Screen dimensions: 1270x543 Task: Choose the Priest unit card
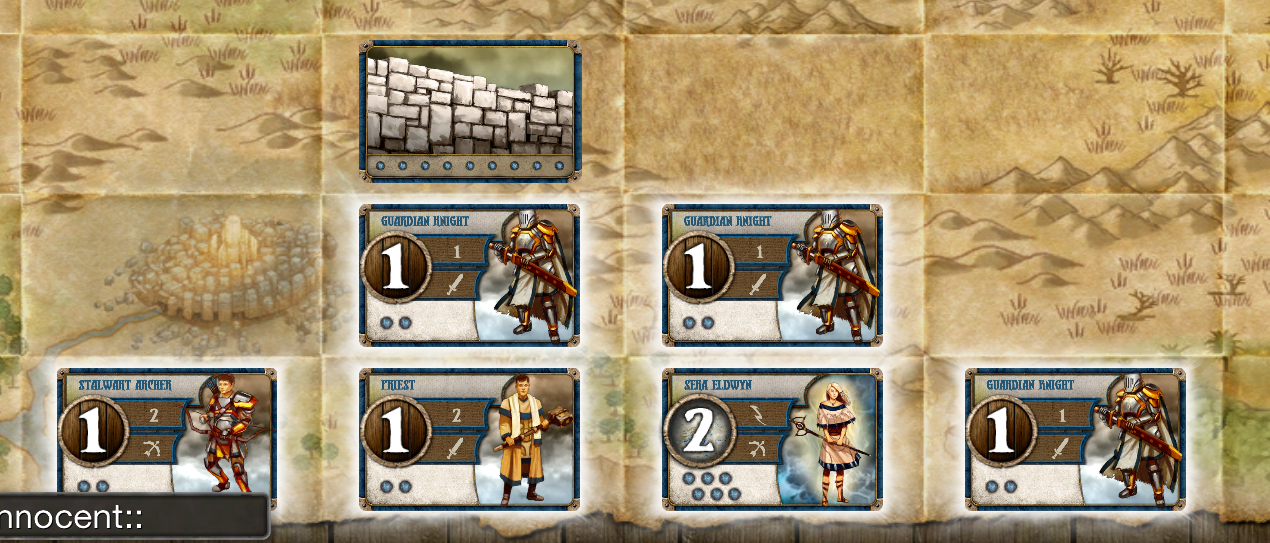(x=469, y=438)
